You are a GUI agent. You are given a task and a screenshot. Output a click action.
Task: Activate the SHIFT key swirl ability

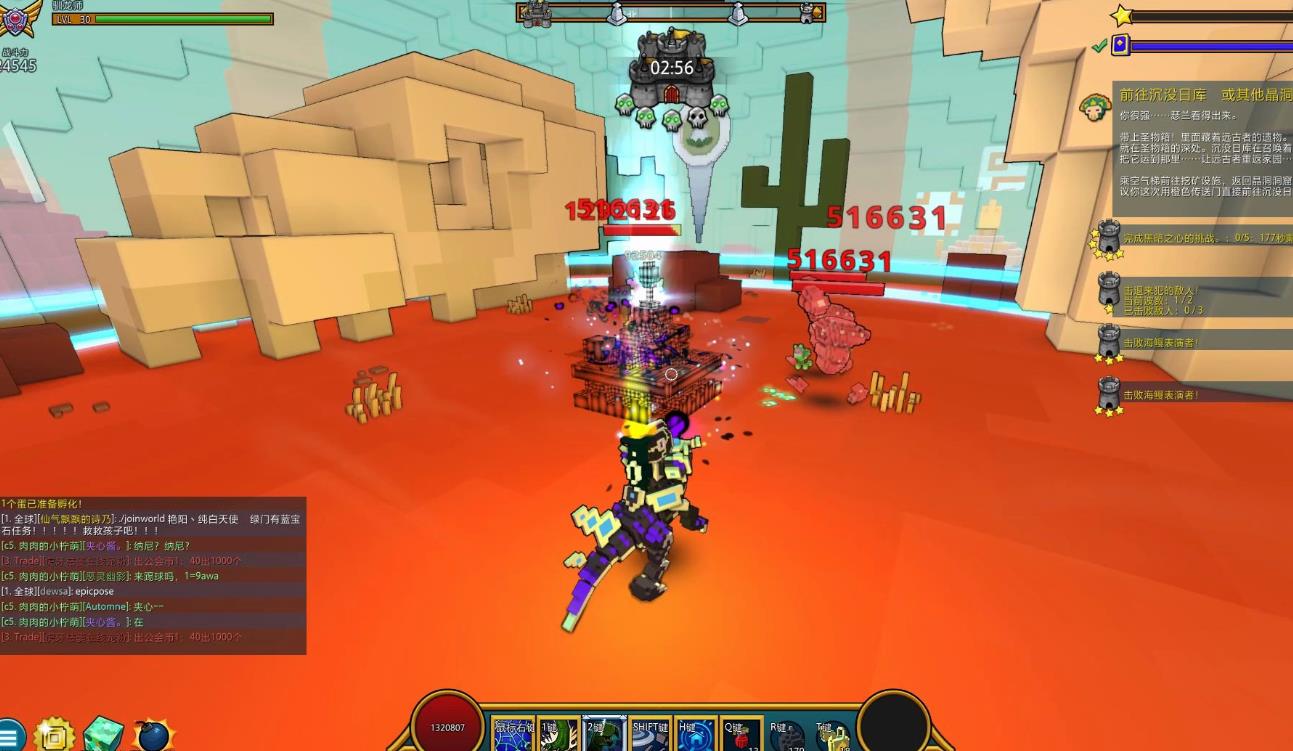tap(650, 735)
